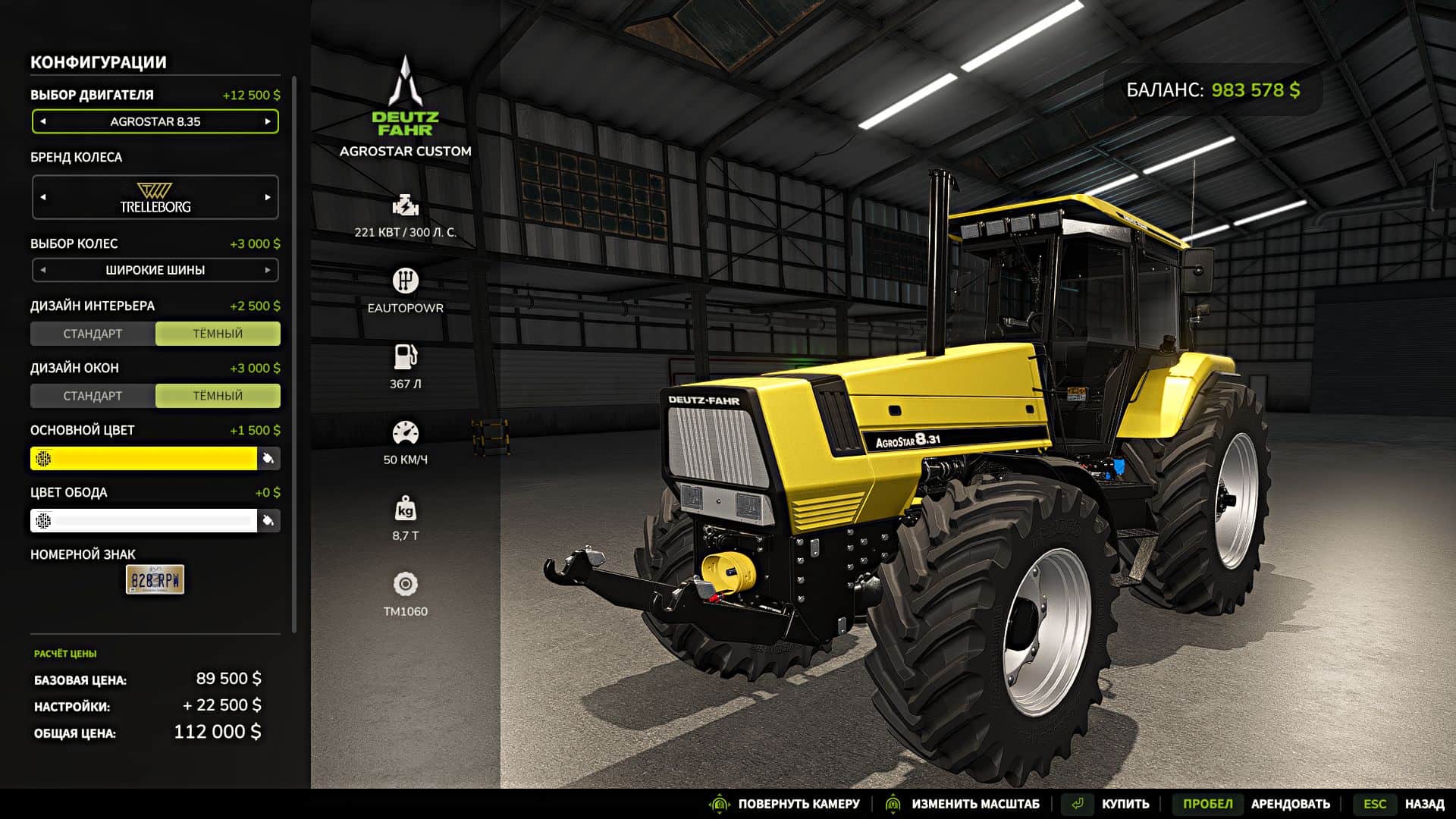1456x819 pixels.
Task: Open the yellow main color picker
Action: (144, 458)
